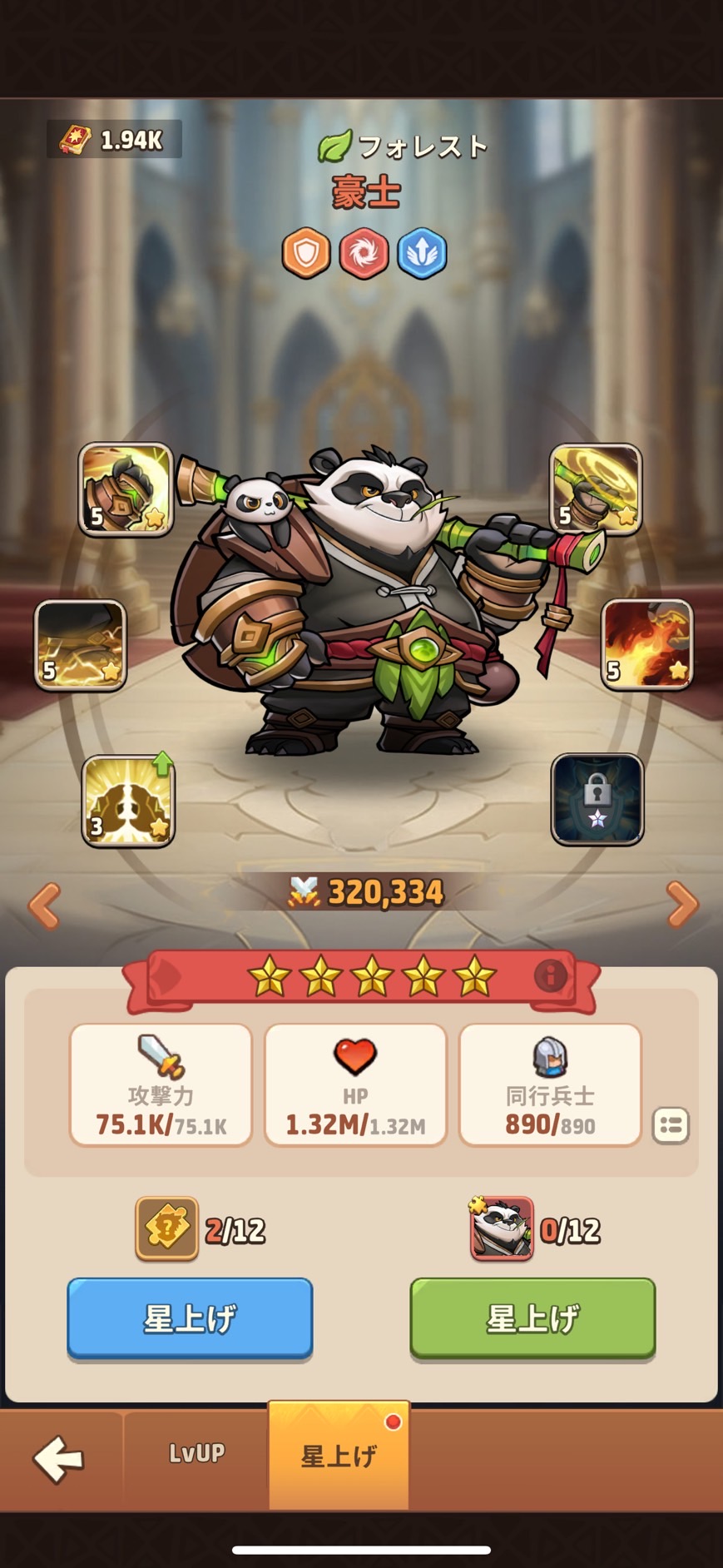
Task: Tap the panda hero shard icon
Action: pos(502,1228)
